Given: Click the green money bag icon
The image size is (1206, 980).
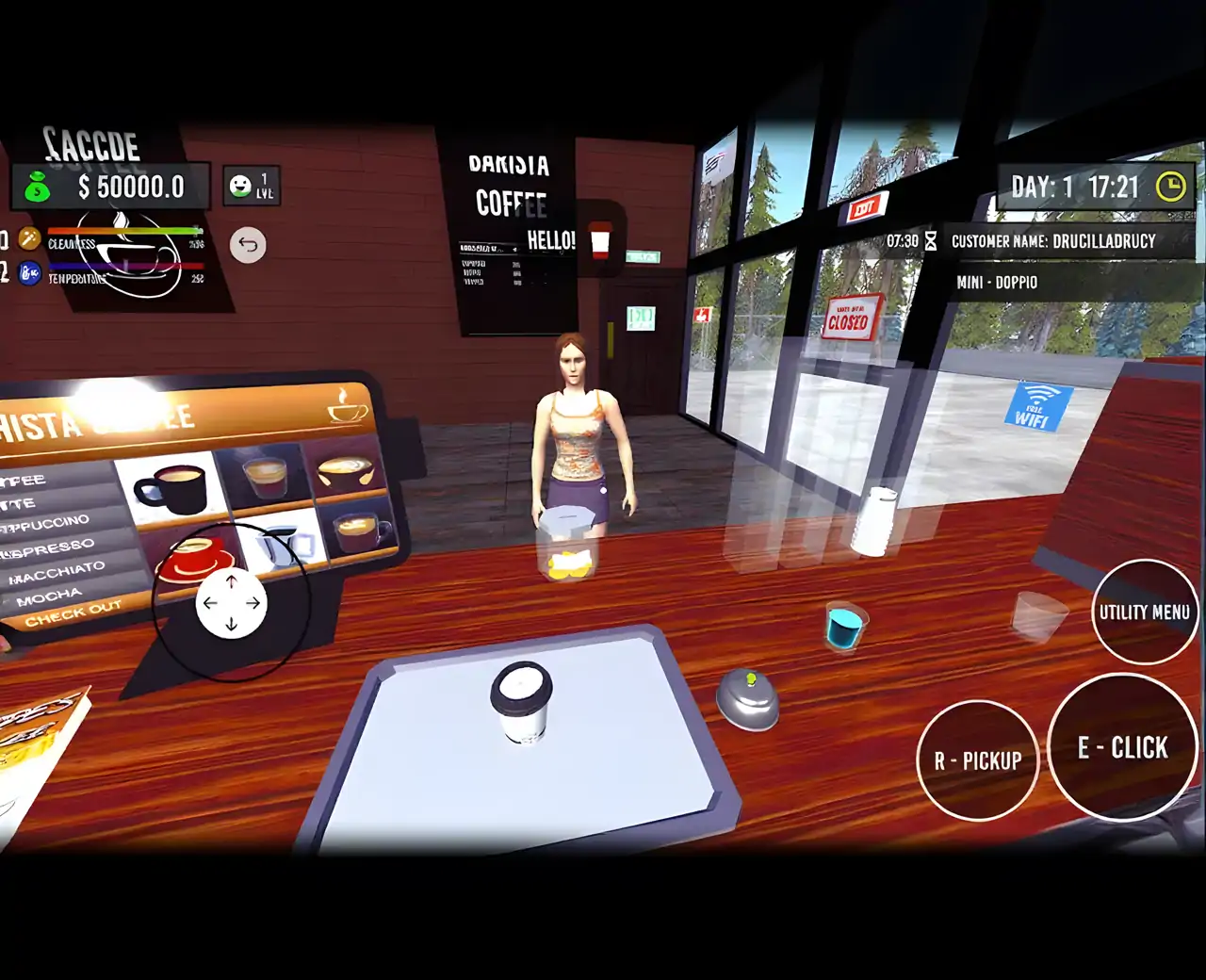Looking at the screenshot, I should tap(37, 188).
